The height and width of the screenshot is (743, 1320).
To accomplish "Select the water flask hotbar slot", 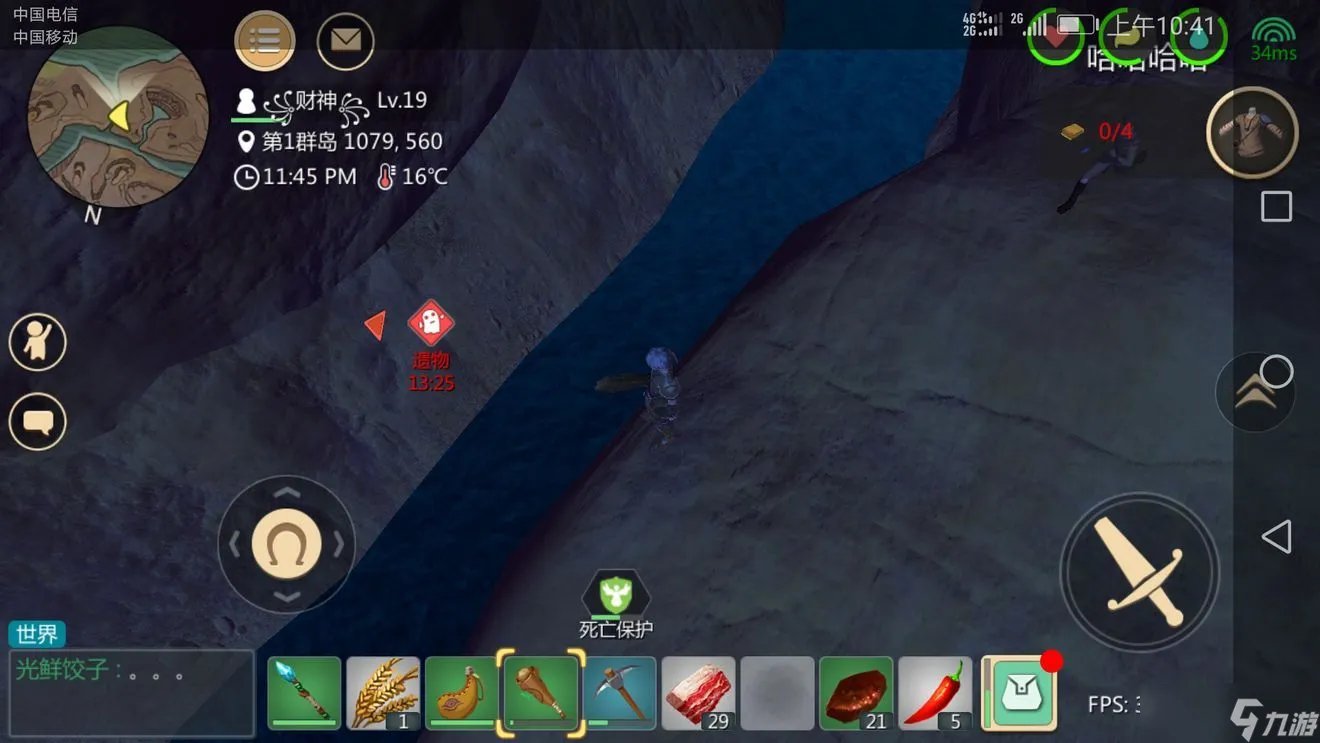I will click(462, 692).
